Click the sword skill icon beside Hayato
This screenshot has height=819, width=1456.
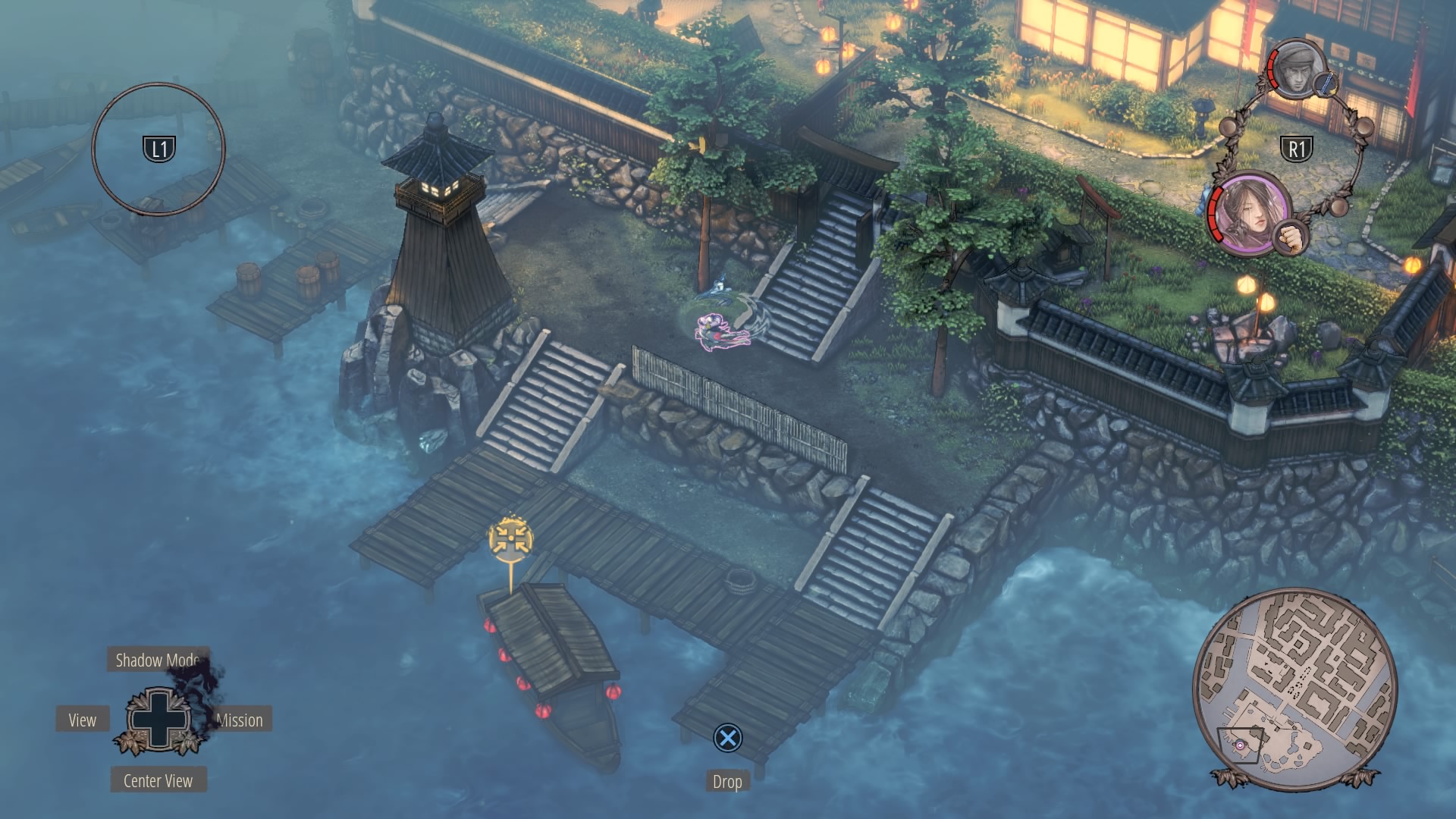pyautogui.click(x=1324, y=85)
